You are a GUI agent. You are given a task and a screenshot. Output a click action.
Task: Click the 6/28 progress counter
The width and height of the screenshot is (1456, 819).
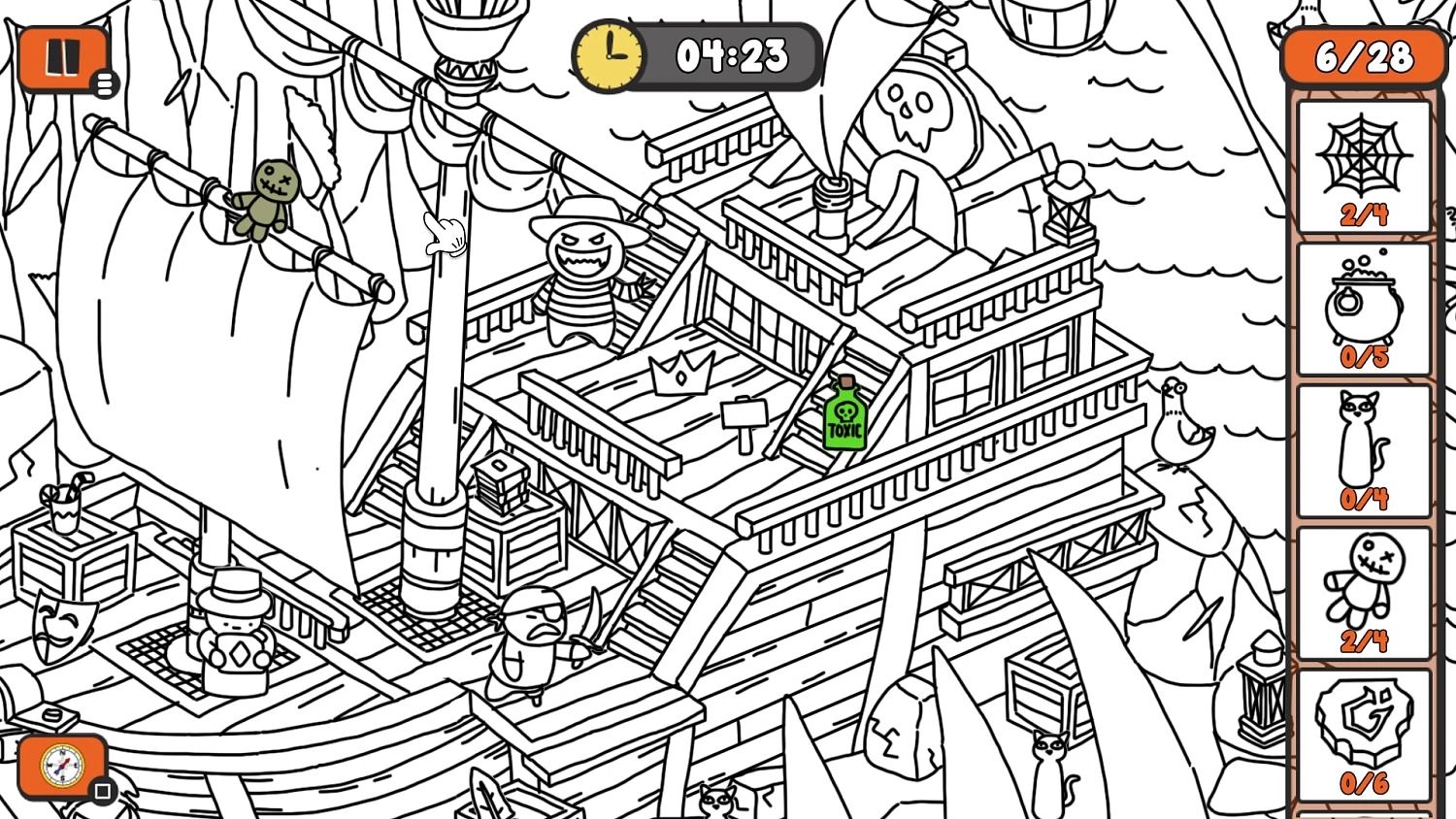1363,56
